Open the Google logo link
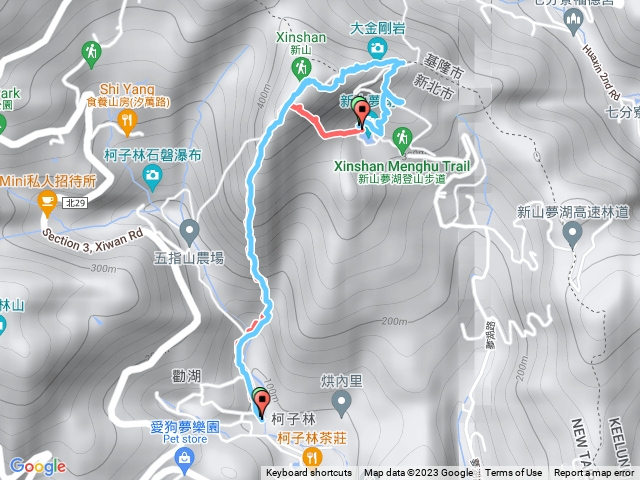This screenshot has height=480, width=640. pyautogui.click(x=36, y=466)
